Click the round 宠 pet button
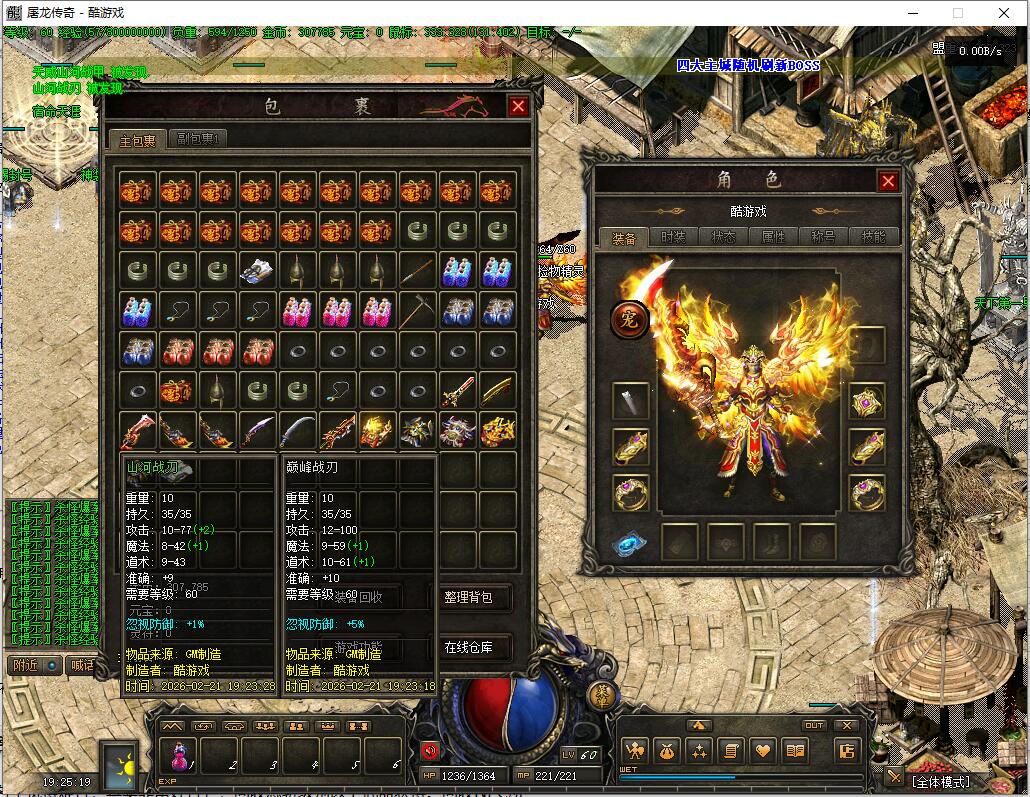This screenshot has height=797, width=1030. (x=630, y=321)
